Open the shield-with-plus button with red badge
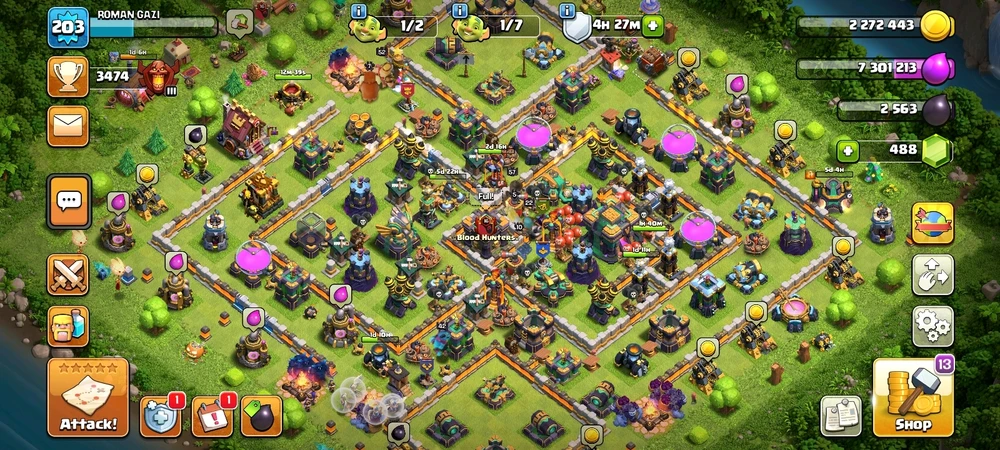1000x450 pixels. (x=161, y=415)
